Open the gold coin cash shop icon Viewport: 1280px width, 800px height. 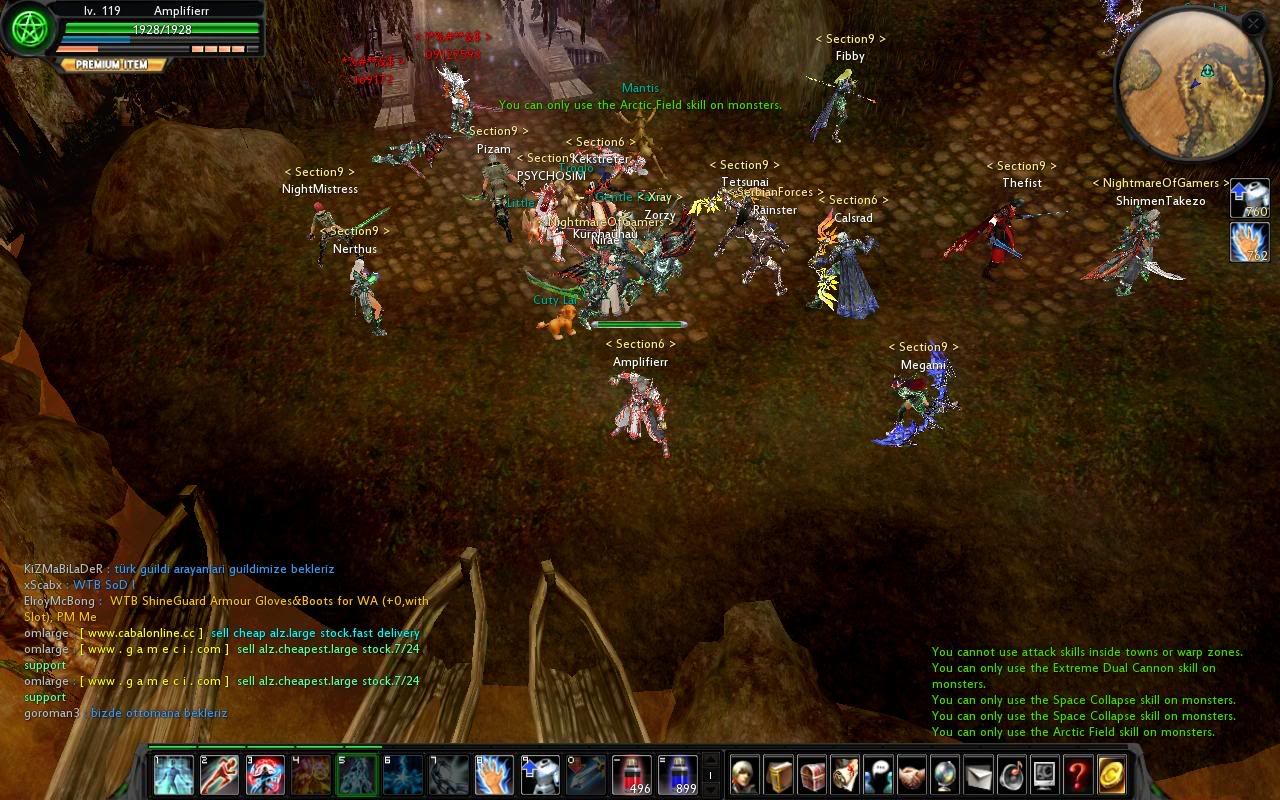coord(1111,775)
